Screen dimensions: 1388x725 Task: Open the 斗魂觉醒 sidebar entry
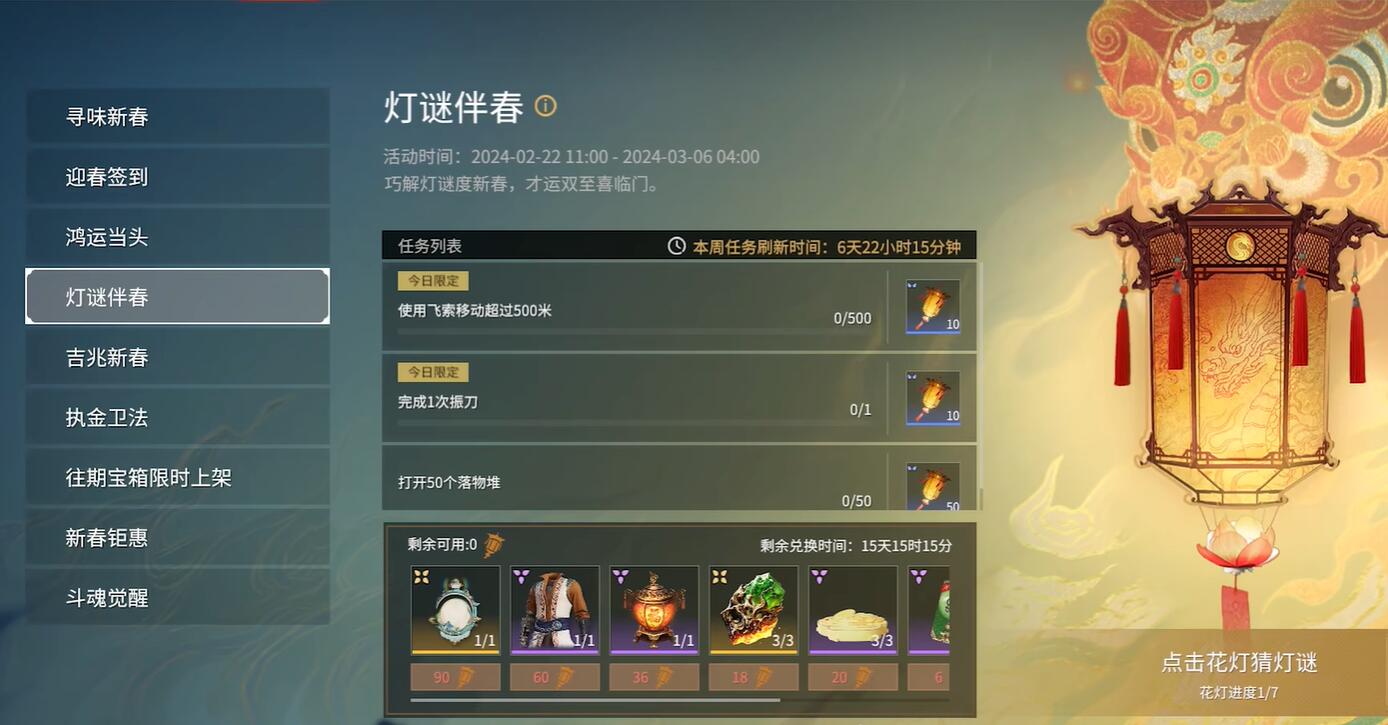point(177,597)
